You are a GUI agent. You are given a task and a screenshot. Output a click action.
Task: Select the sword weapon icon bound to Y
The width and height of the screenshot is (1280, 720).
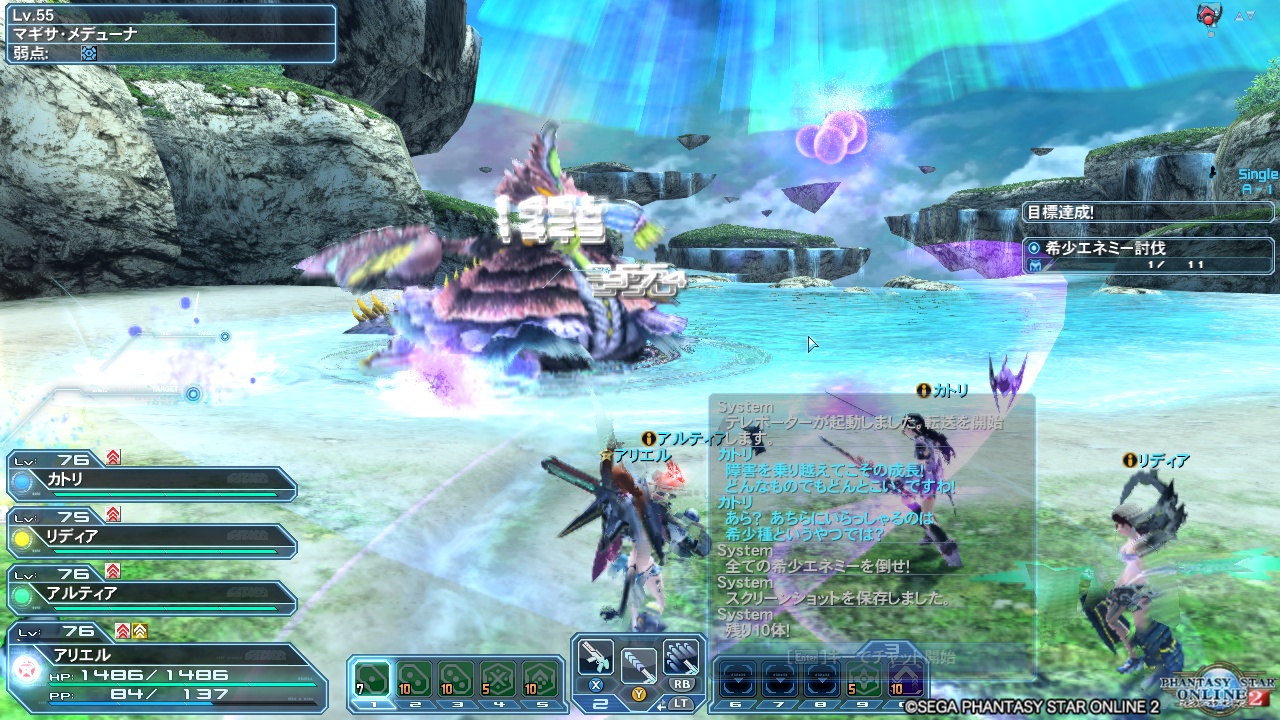pos(637,666)
